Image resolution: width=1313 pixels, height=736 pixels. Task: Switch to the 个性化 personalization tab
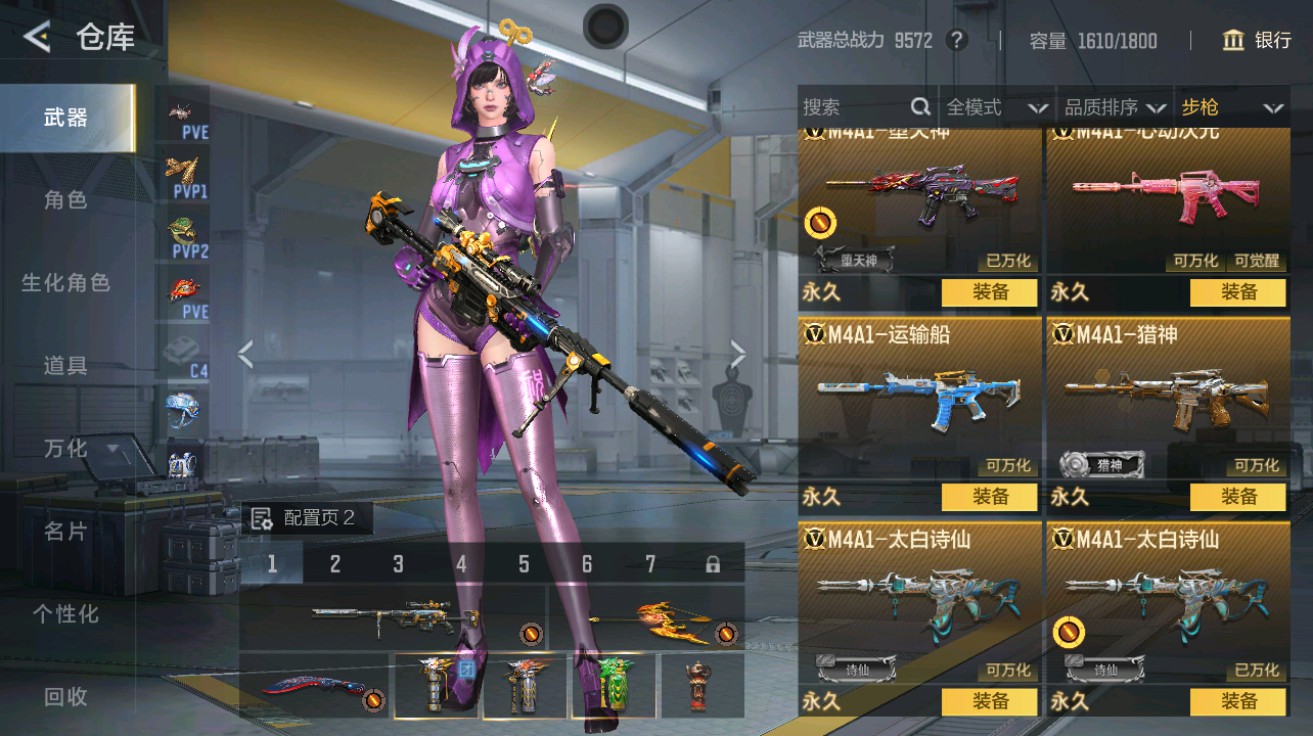pyautogui.click(x=66, y=614)
